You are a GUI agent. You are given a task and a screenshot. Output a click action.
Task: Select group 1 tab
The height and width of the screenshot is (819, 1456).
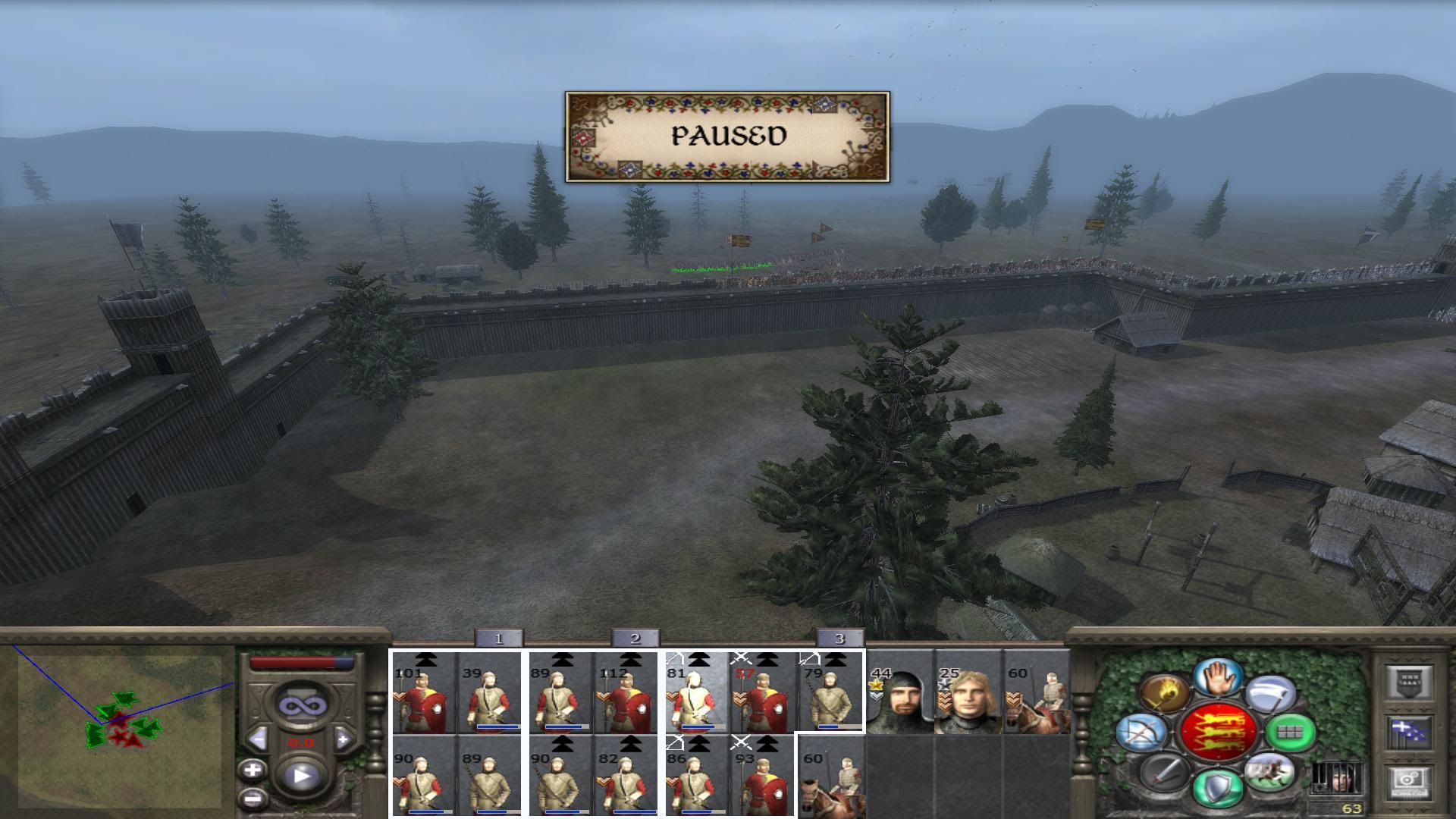(x=498, y=639)
